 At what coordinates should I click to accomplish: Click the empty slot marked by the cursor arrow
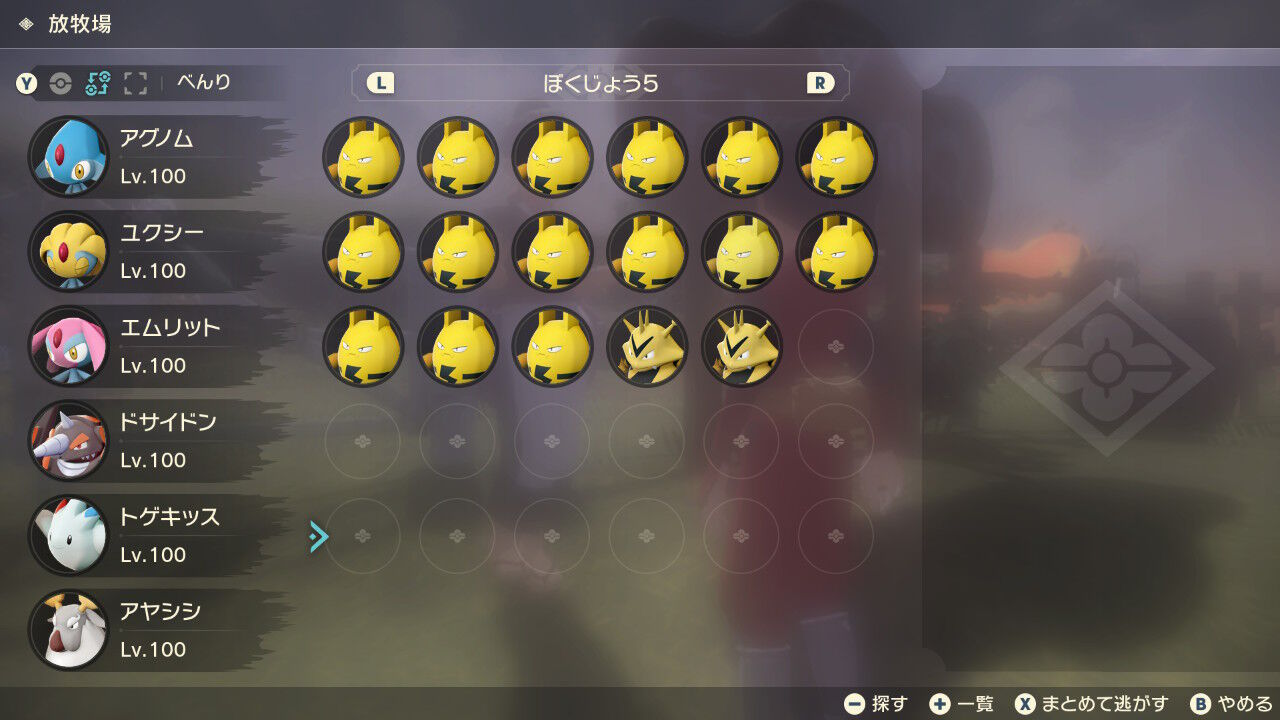(x=363, y=536)
